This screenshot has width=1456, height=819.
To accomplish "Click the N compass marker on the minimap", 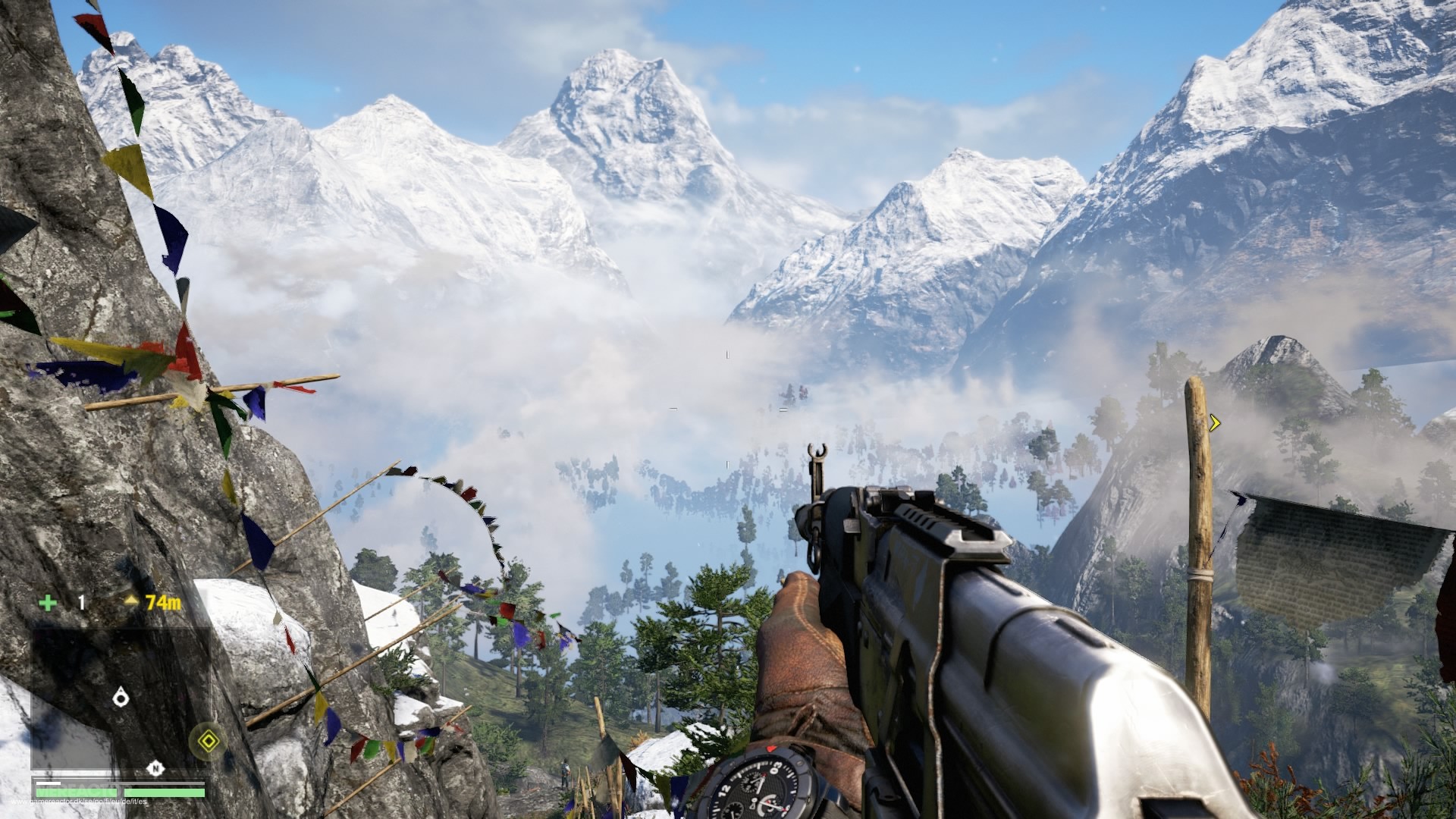I will [x=155, y=769].
